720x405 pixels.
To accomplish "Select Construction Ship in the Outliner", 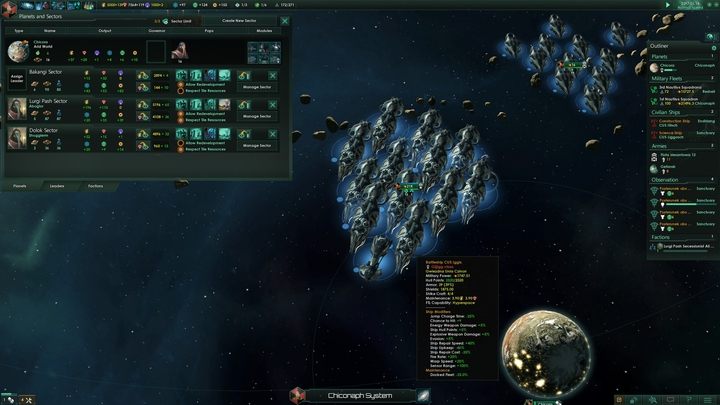I will [672, 121].
